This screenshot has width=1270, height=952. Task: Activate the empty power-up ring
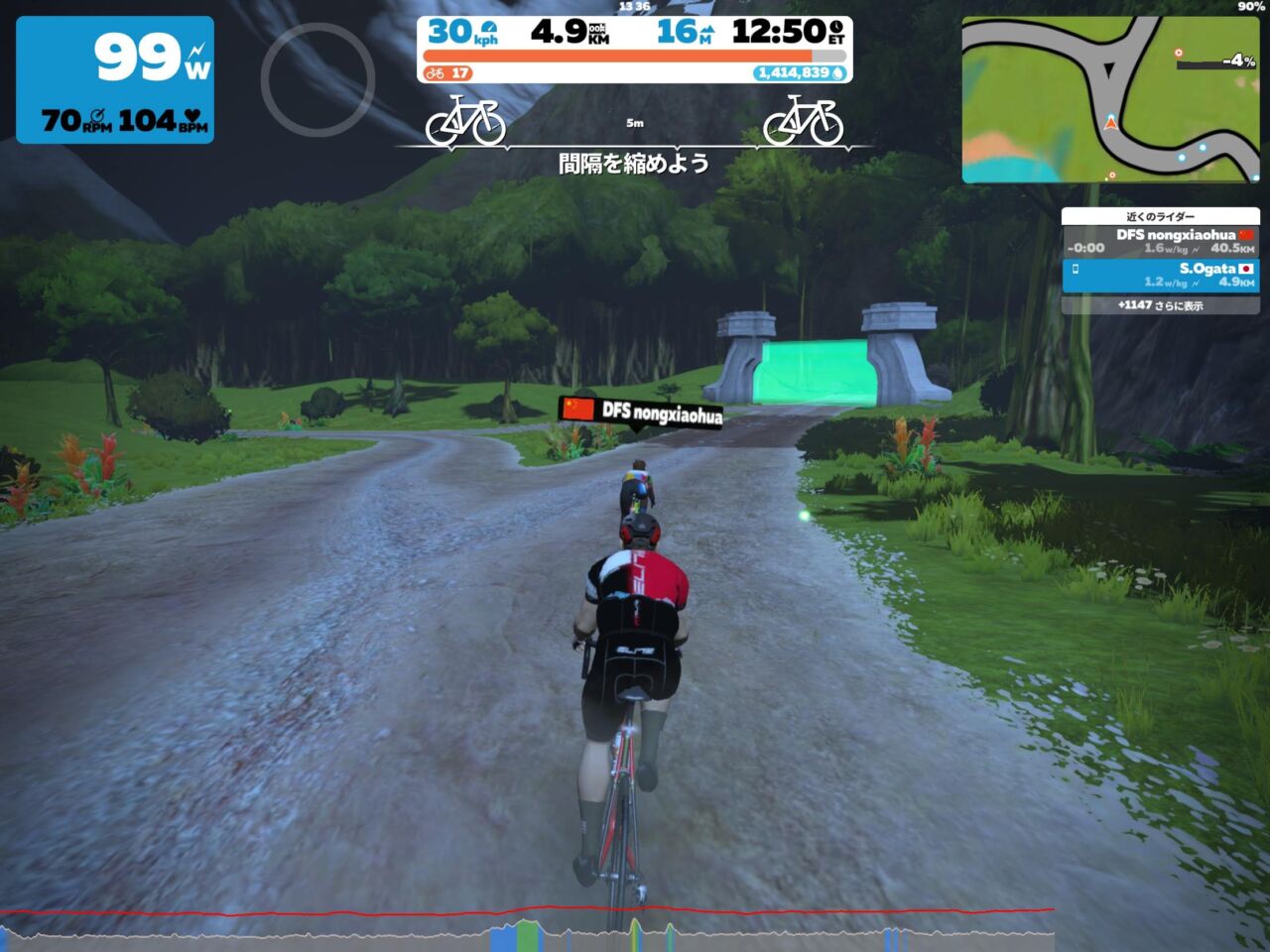click(x=317, y=79)
